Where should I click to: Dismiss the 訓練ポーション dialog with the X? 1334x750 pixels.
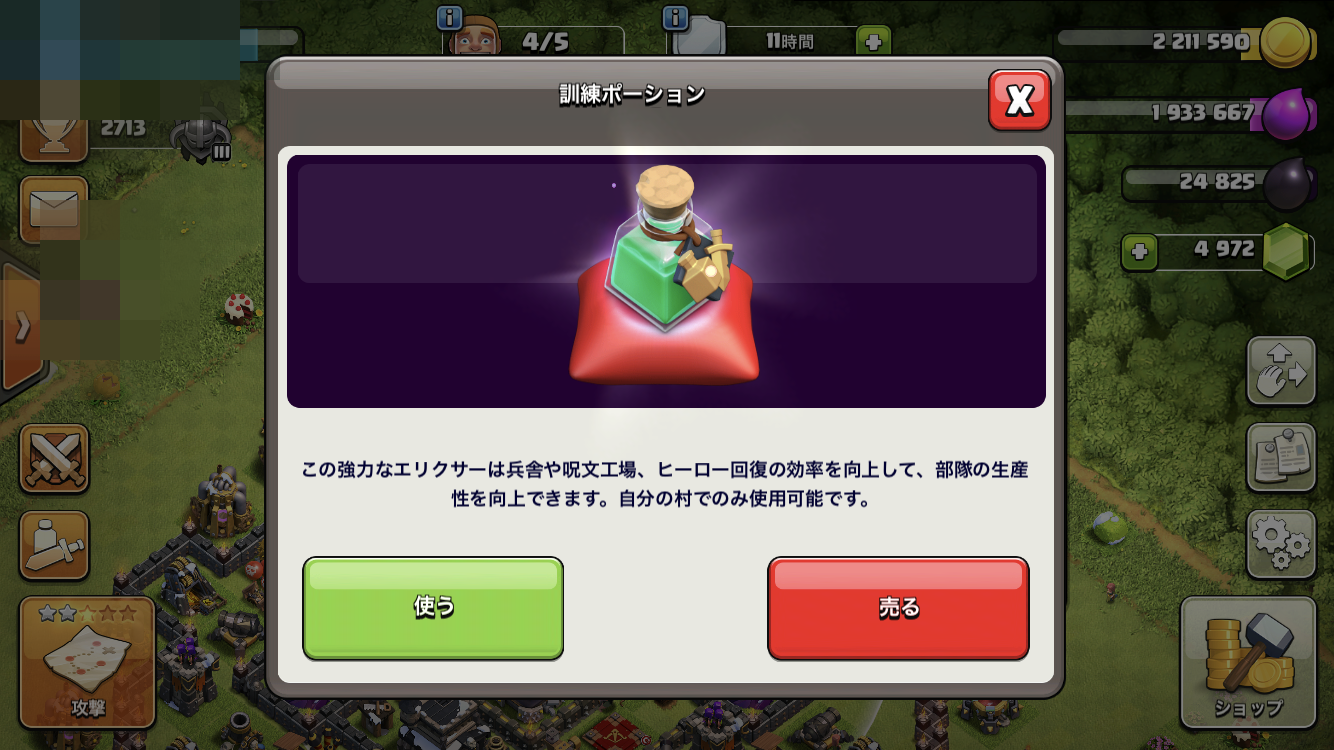click(x=1021, y=100)
